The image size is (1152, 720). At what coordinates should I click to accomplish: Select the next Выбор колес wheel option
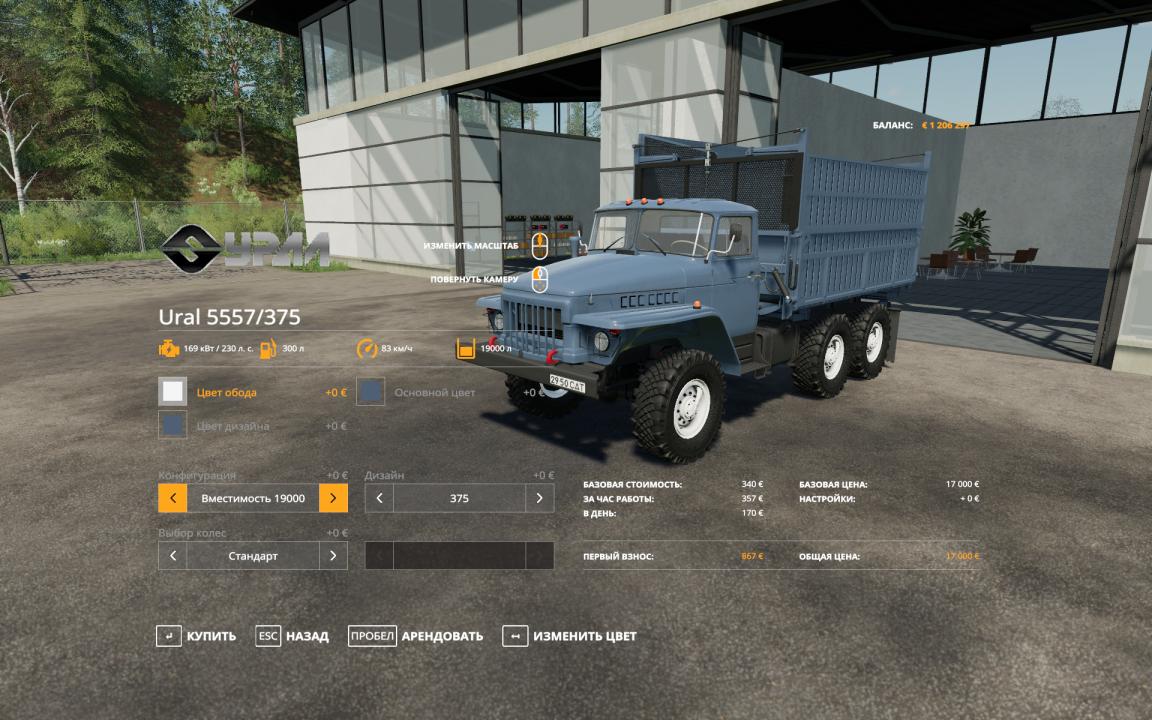(x=333, y=556)
